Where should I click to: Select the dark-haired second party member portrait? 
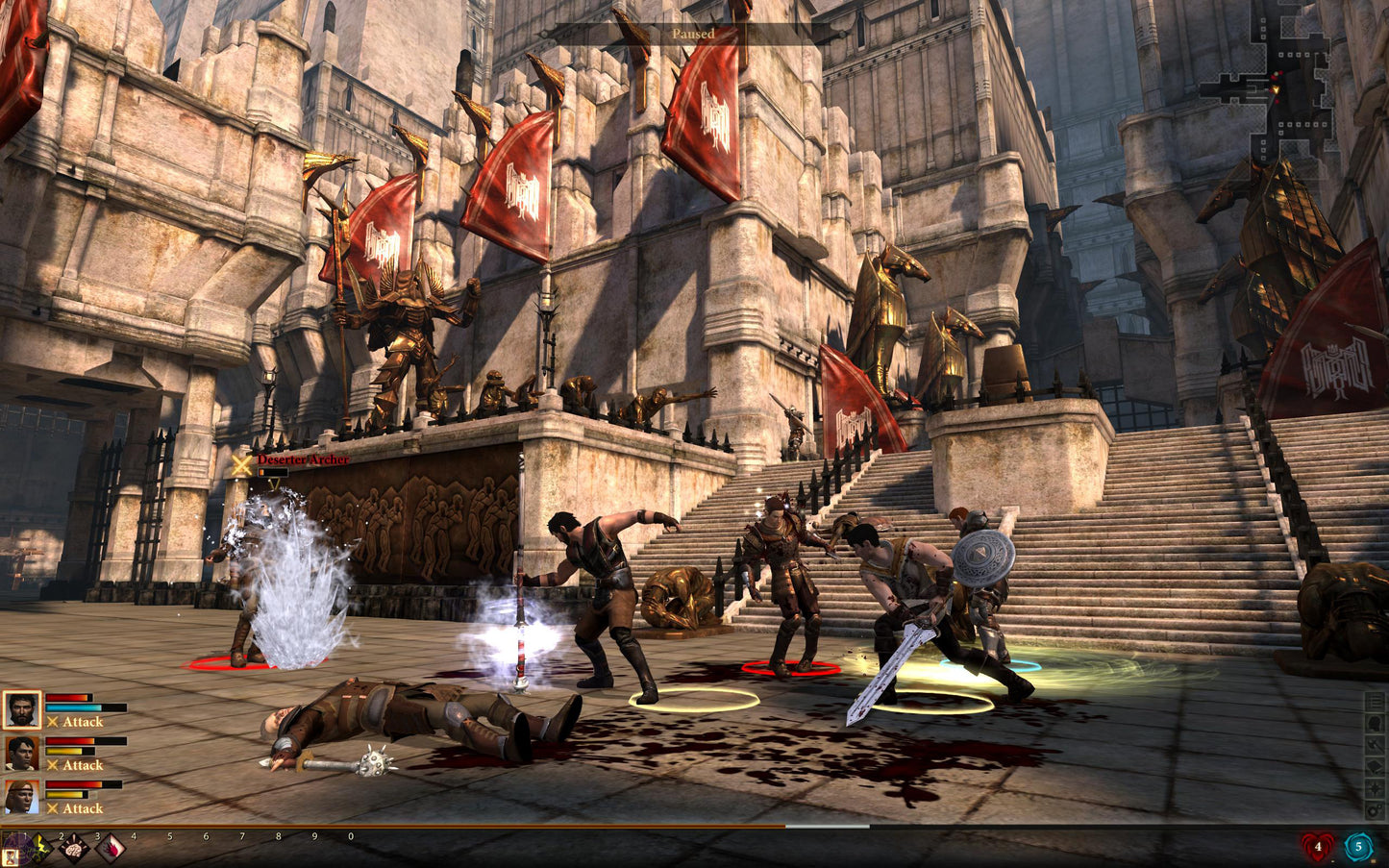(21, 754)
